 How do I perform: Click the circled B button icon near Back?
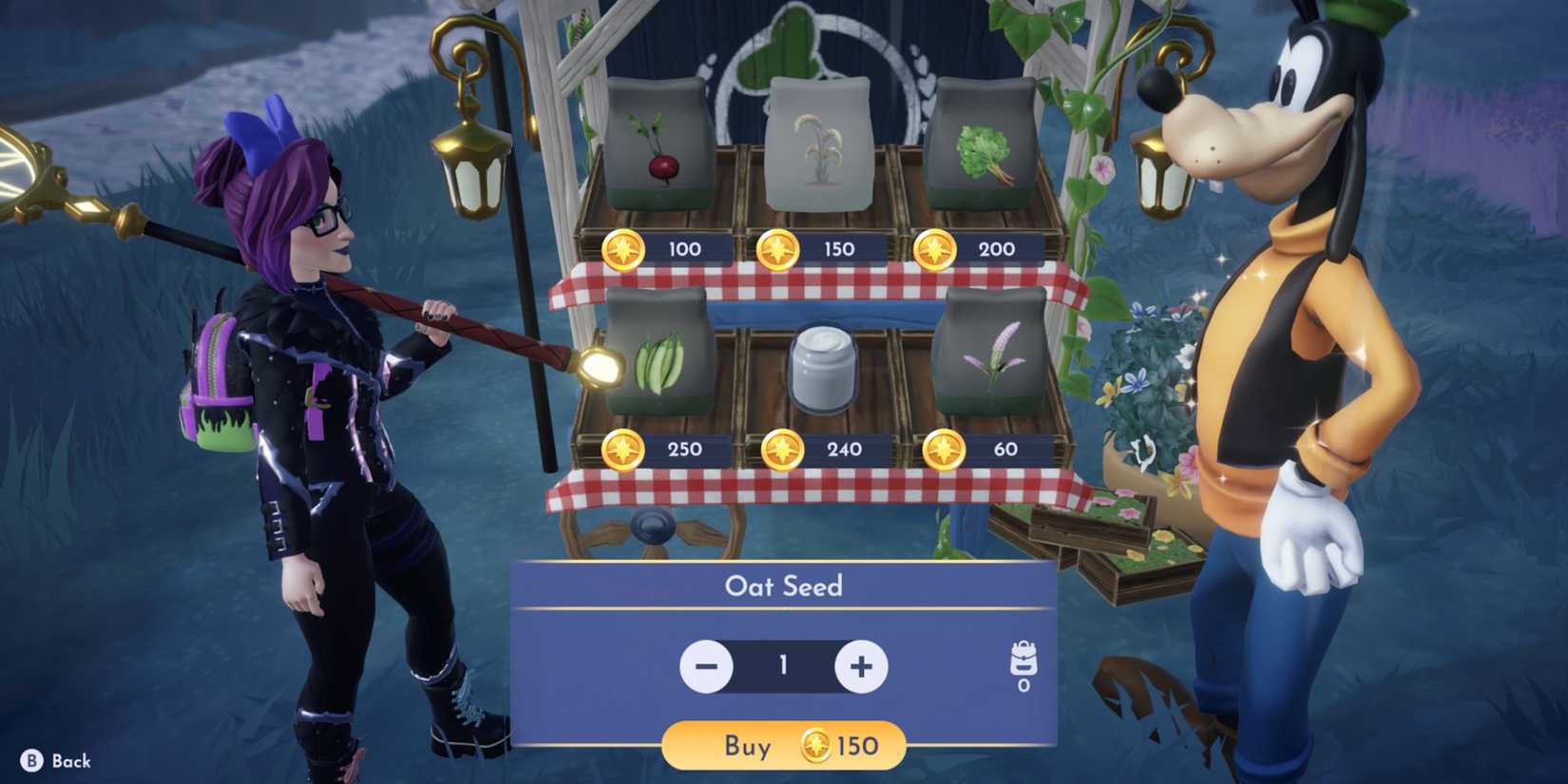pos(31,760)
